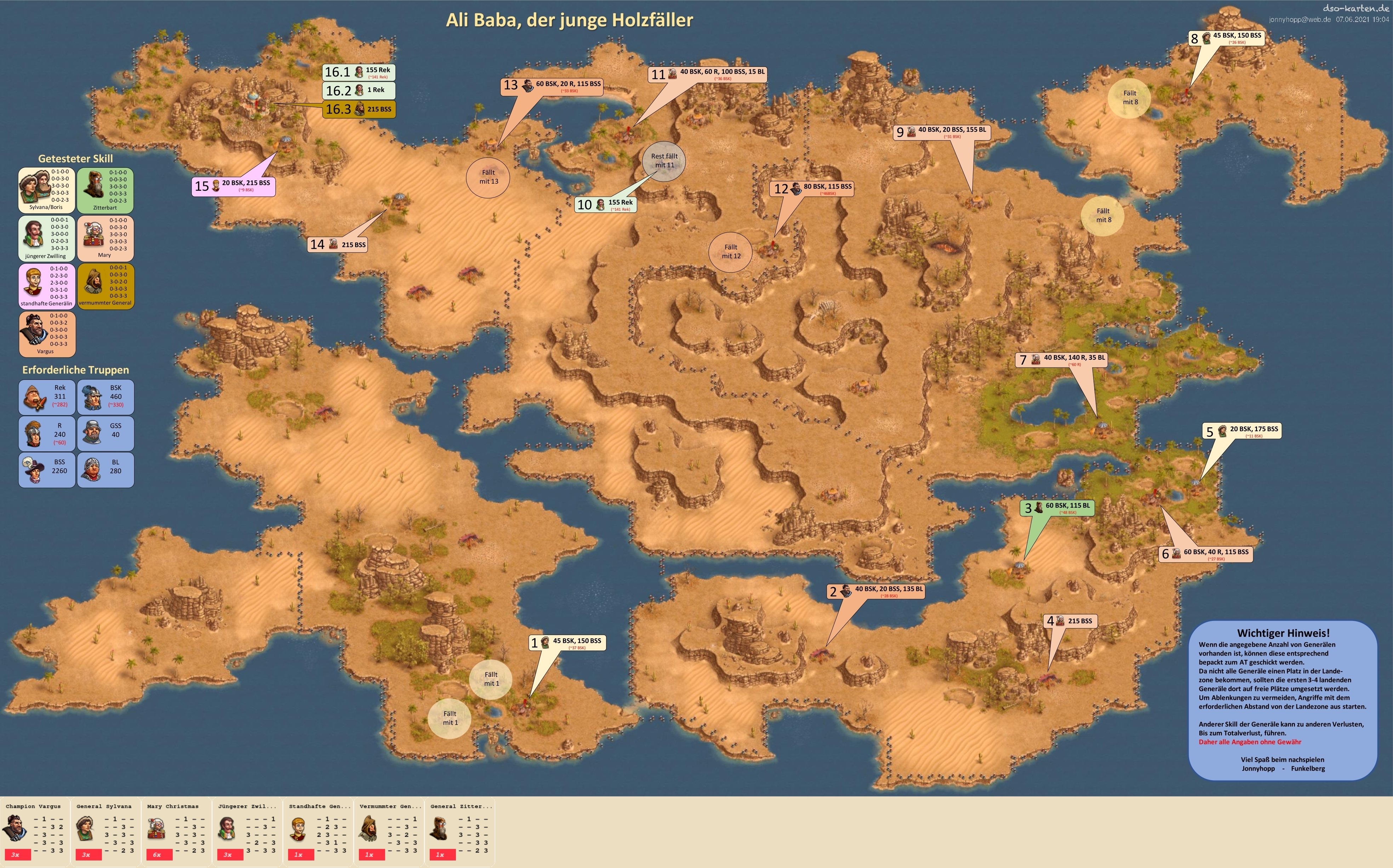The height and width of the screenshot is (868, 1393).
Task: Select the General Sylvana card
Action: [105, 830]
